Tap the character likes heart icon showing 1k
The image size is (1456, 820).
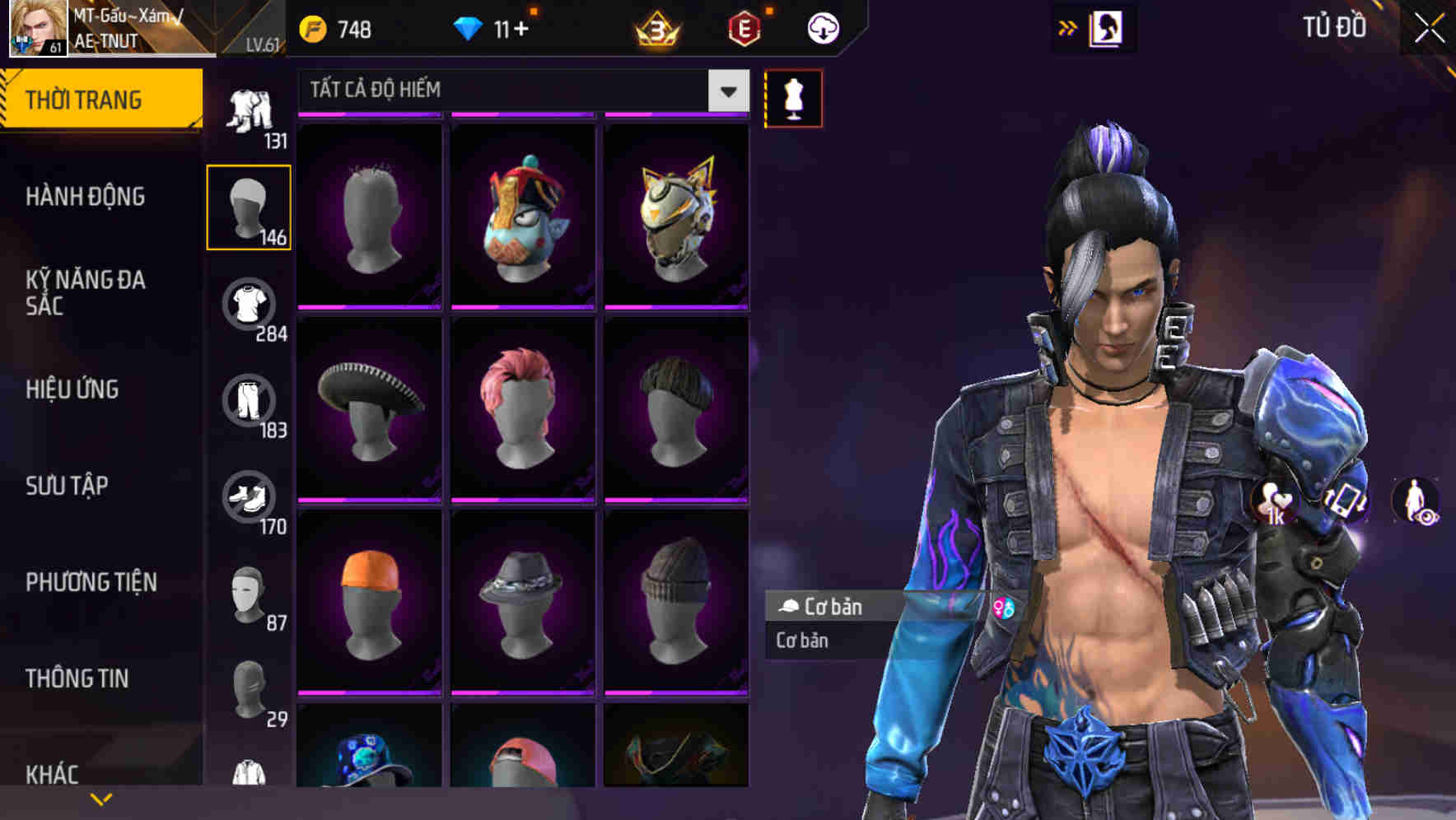point(1272,501)
